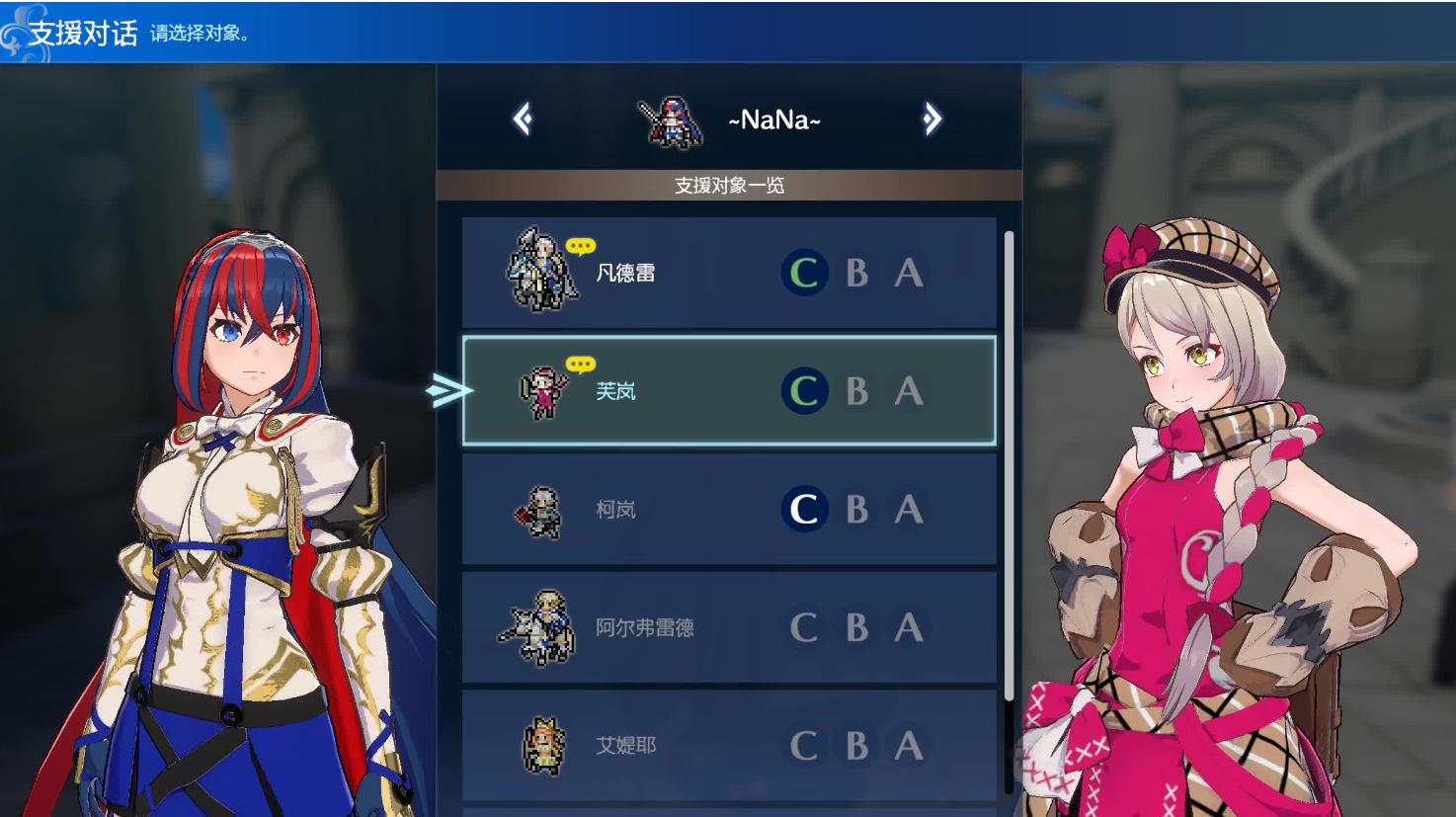1456x817 pixels.
Task: Click the speech bubble icon beside 凡德雷
Action: pos(581,246)
